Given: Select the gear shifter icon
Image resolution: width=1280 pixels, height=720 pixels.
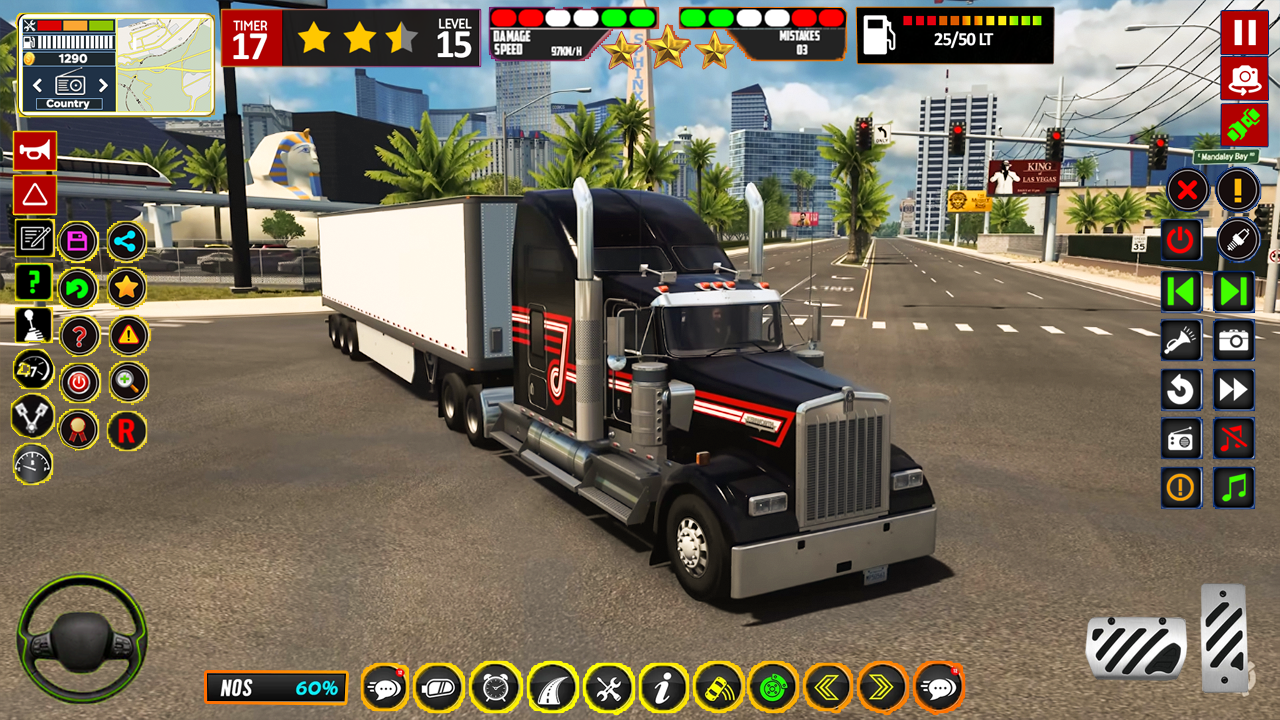Looking at the screenshot, I should click(x=33, y=324).
